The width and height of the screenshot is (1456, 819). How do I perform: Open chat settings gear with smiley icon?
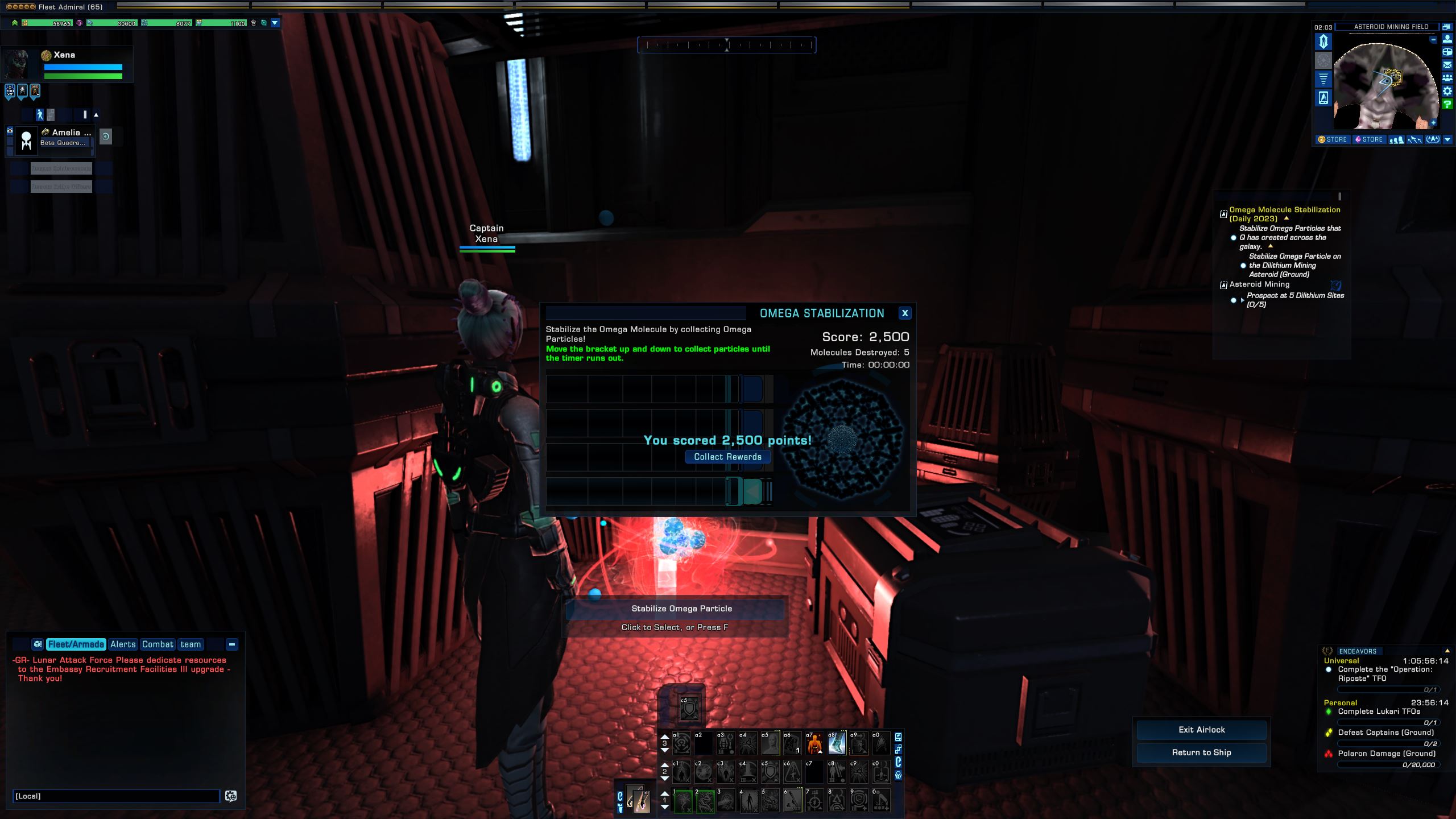tap(231, 796)
